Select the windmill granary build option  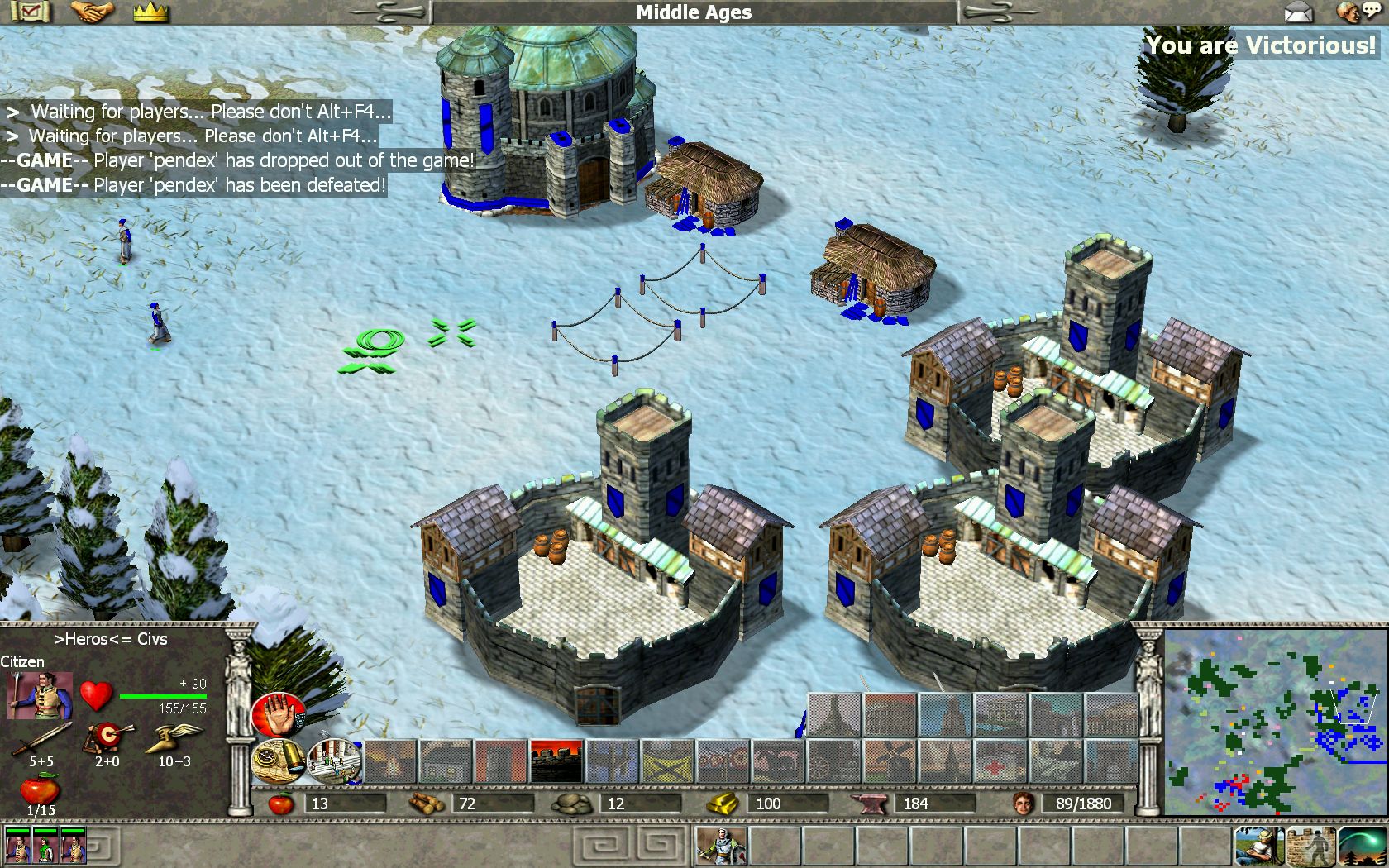(888, 761)
